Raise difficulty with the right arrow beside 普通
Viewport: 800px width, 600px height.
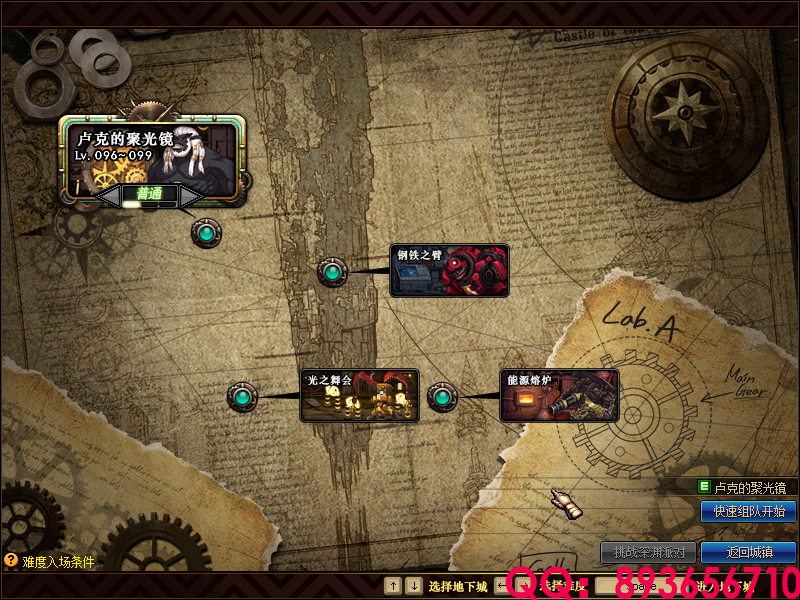click(x=190, y=196)
